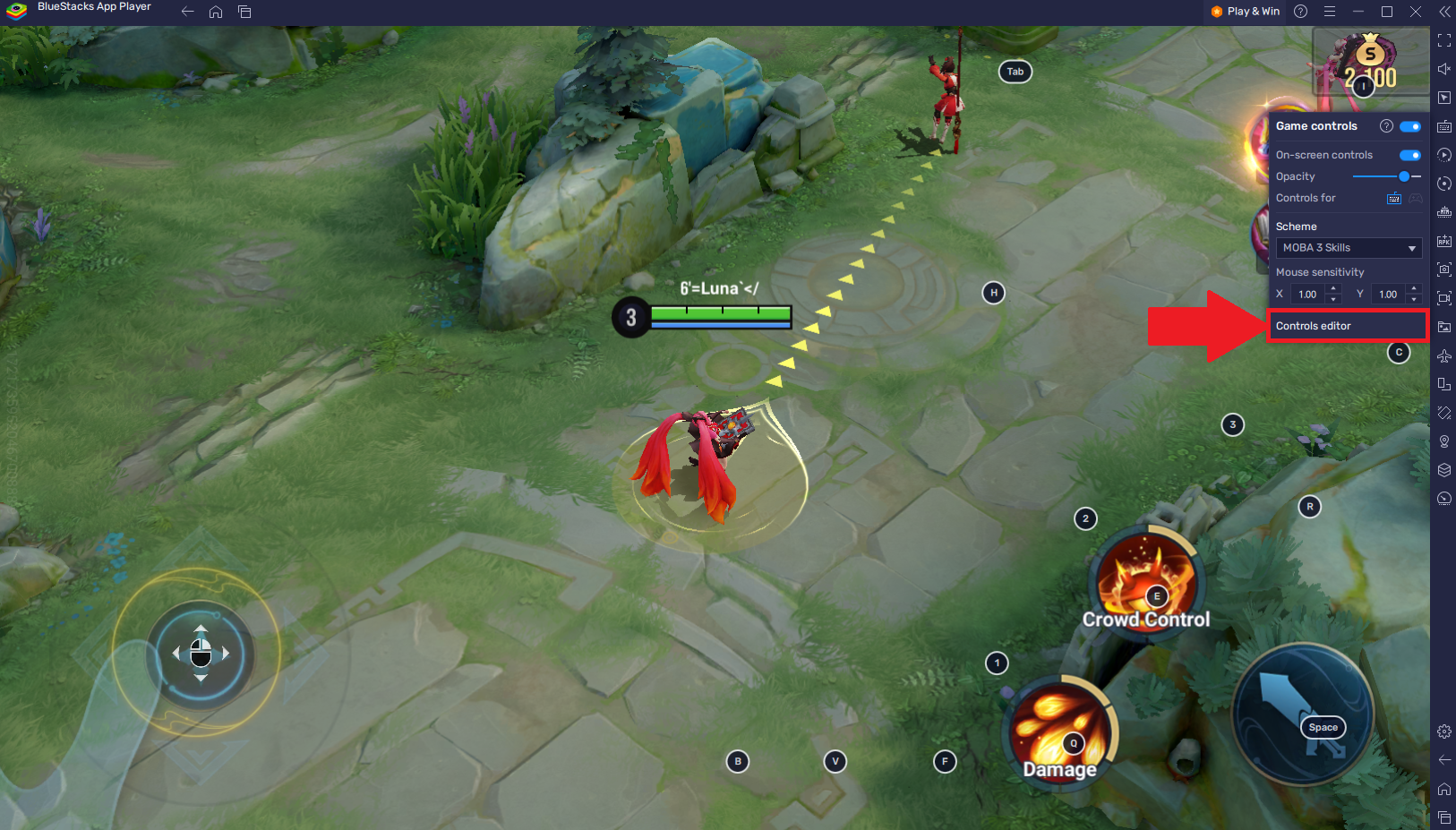The height and width of the screenshot is (830, 1456).
Task: Mute the volume via sidebar speaker icon
Action: 1444,68
